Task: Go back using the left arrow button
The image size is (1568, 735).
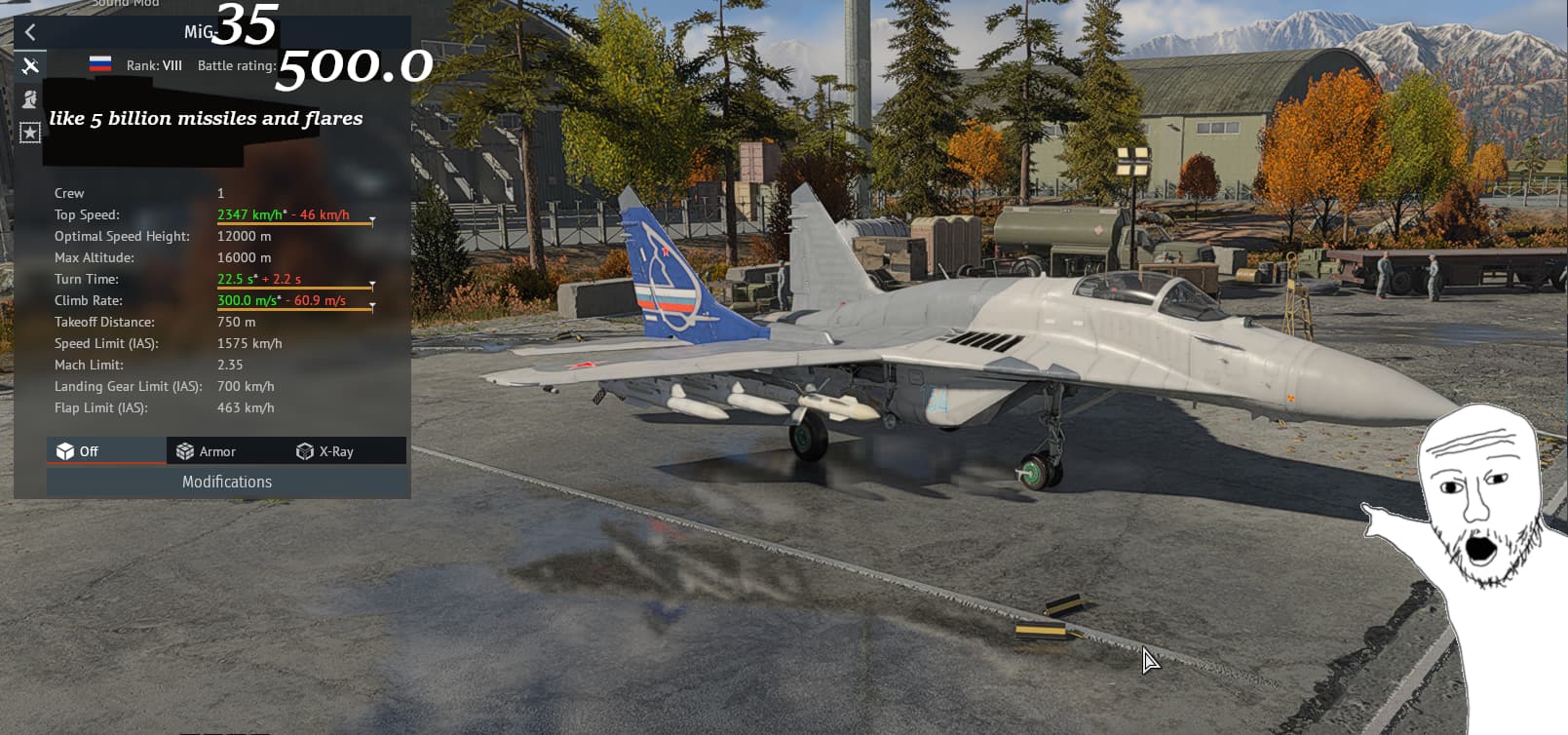Action: tap(30, 32)
